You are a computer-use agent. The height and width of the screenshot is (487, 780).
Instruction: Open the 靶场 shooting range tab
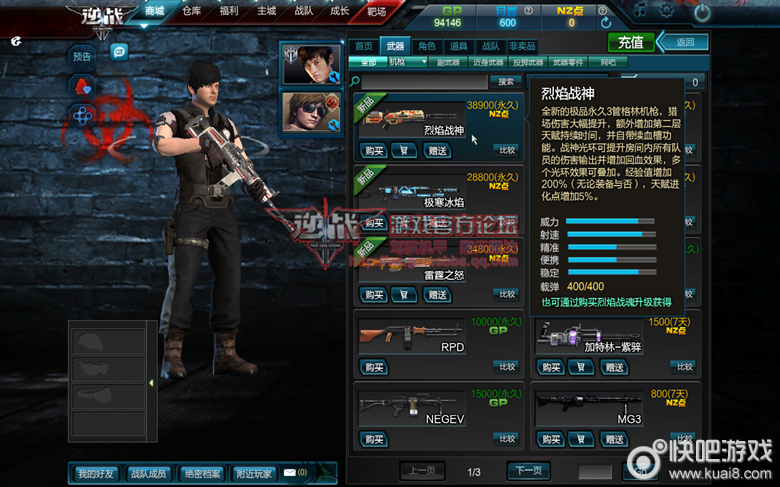[376, 11]
